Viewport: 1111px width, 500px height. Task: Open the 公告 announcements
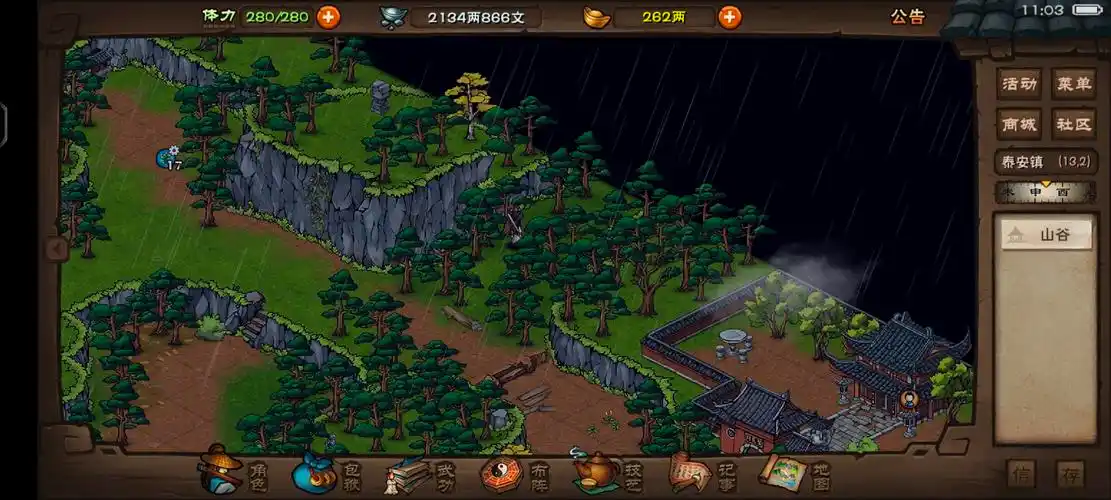point(907,17)
